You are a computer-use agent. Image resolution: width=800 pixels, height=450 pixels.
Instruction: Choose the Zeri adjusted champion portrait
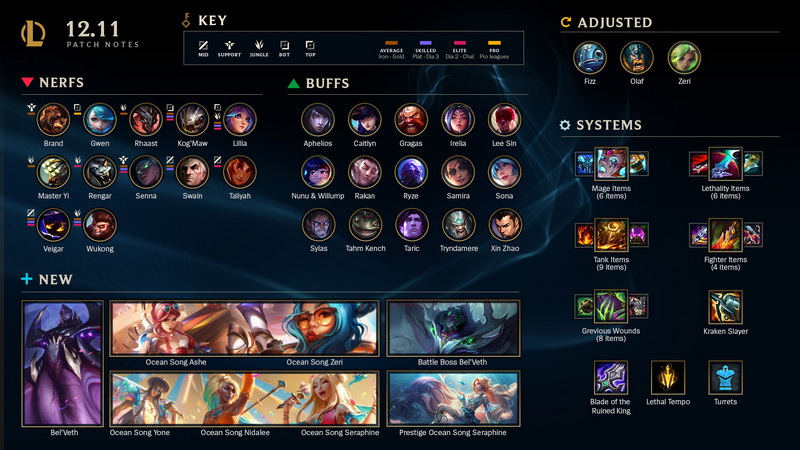(684, 57)
